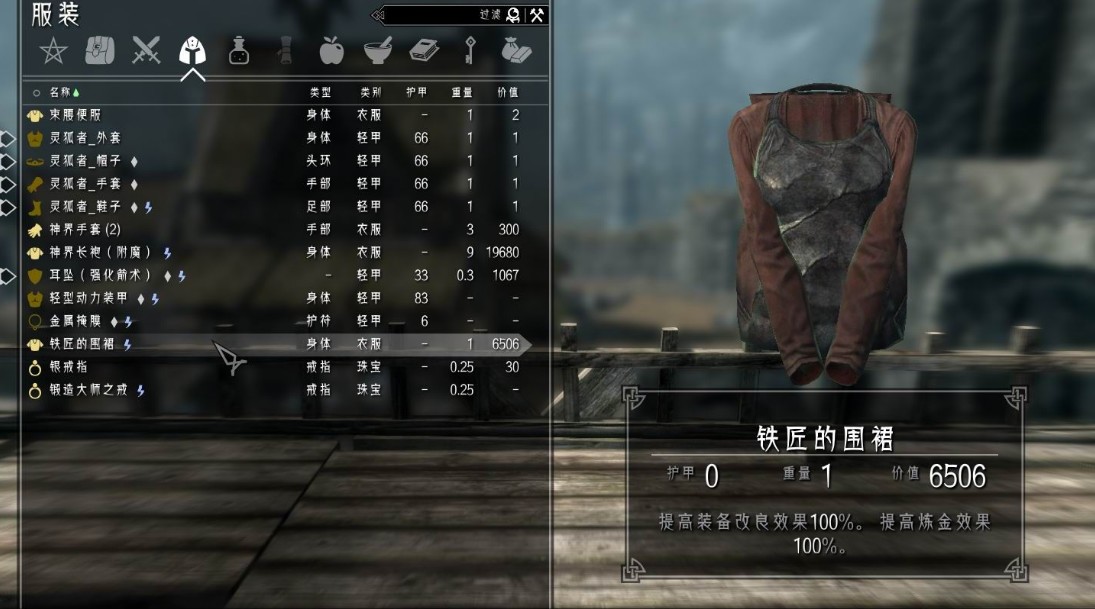Select 灵狐者_外套 in the list
1095x609 pixels.
[x=85, y=138]
